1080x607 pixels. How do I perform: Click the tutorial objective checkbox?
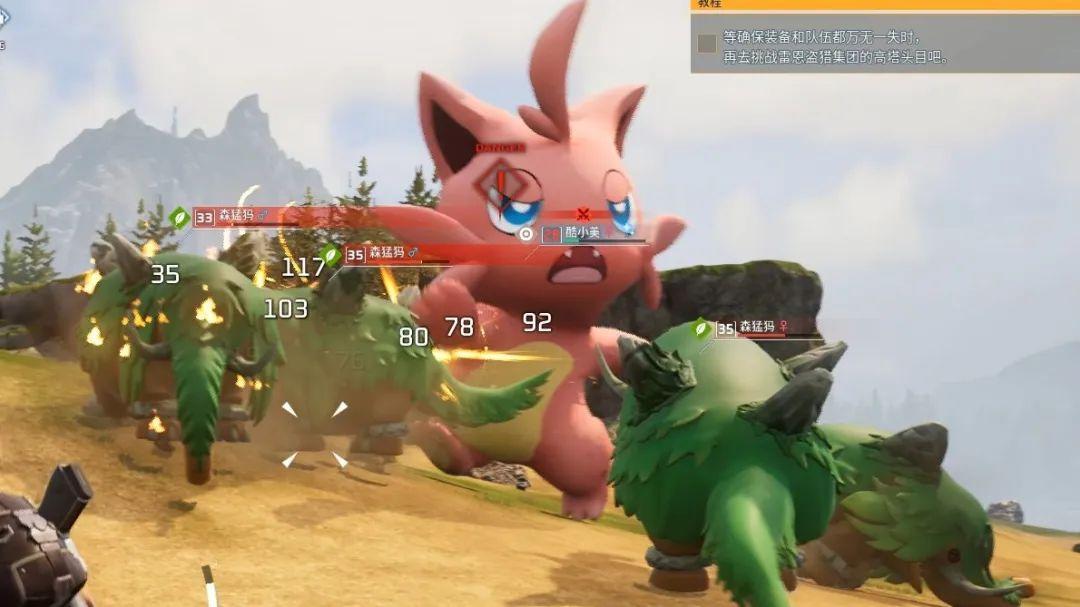click(707, 43)
